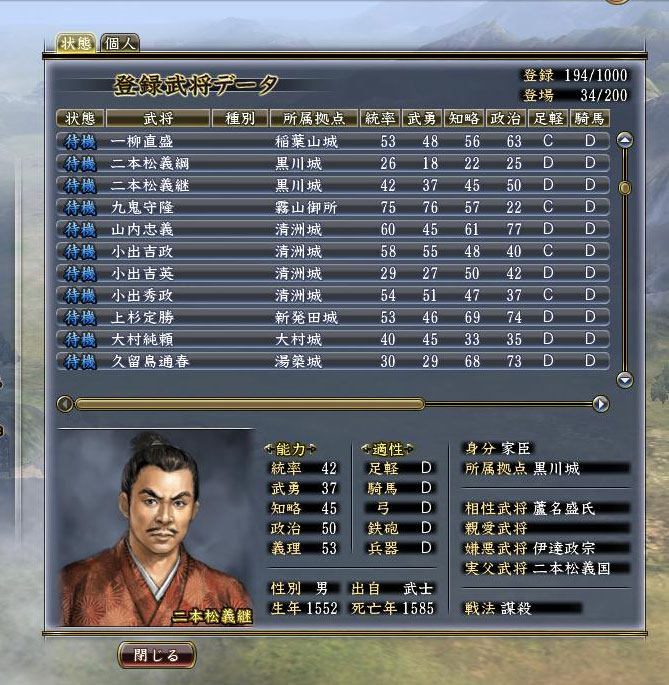Click the horizontal scroll right arrow
Image resolution: width=669 pixels, height=685 pixels.
tap(600, 404)
